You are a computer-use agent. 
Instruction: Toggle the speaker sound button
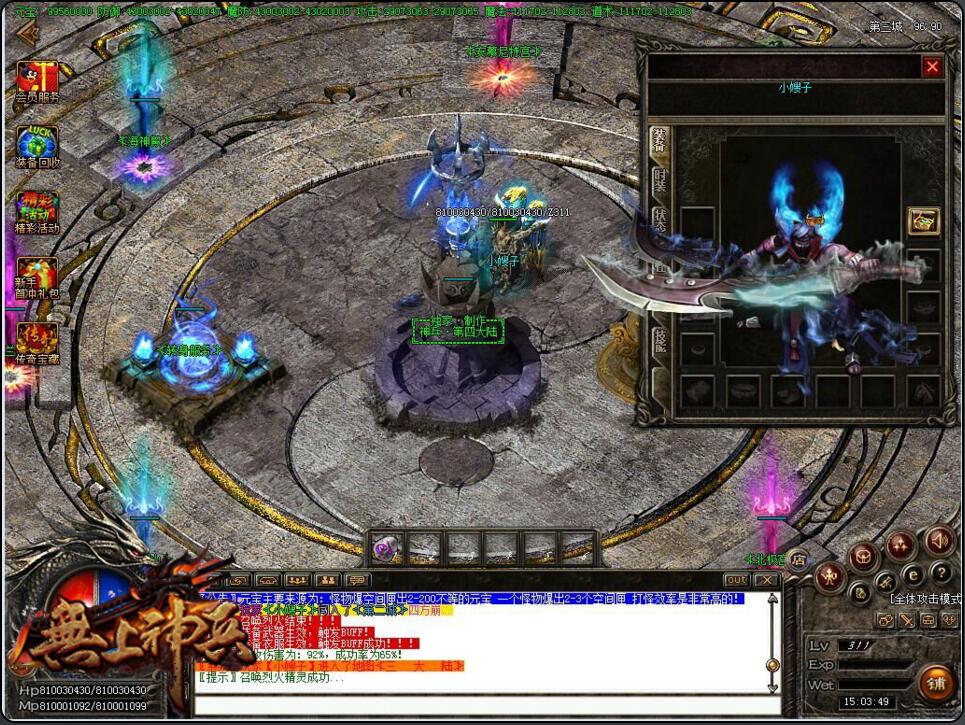(939, 541)
